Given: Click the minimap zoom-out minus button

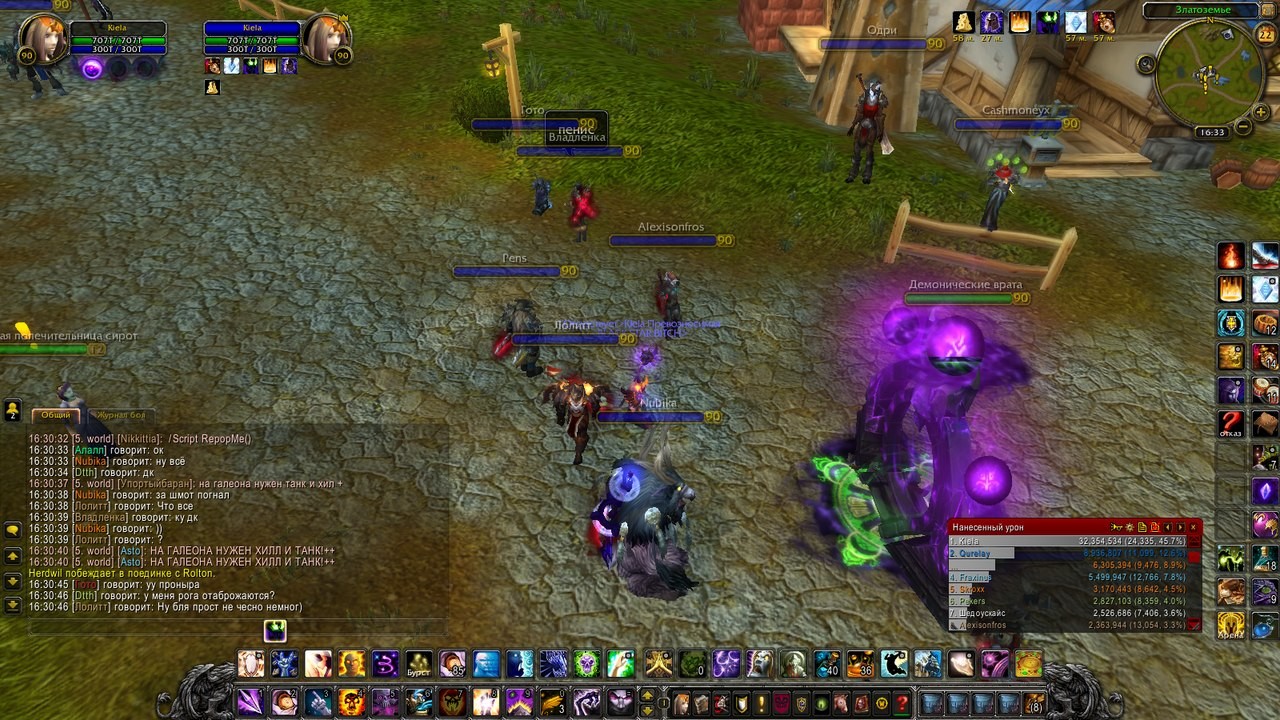Looking at the screenshot, I should pos(1242,127).
